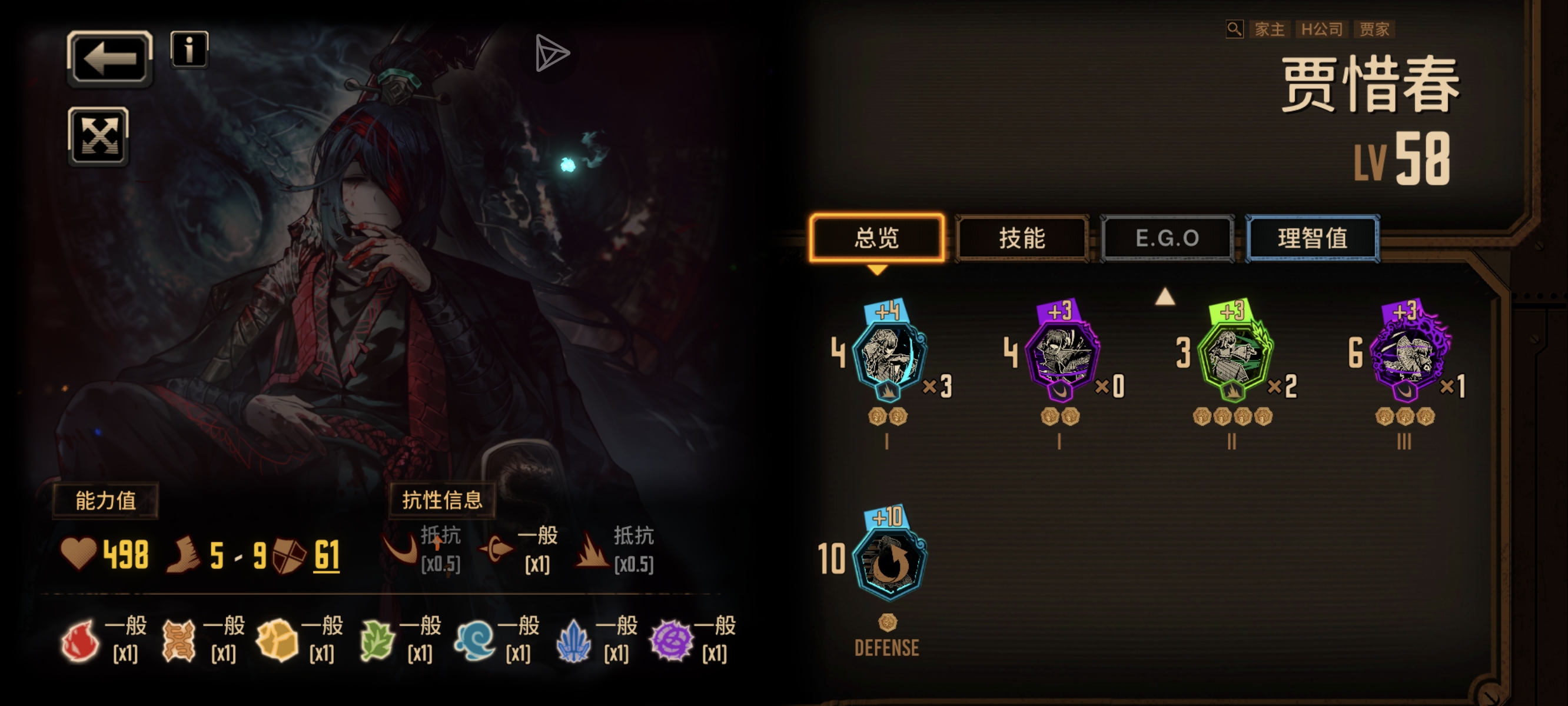Select the 总览 tab
This screenshot has height=706, width=1568.
point(876,238)
